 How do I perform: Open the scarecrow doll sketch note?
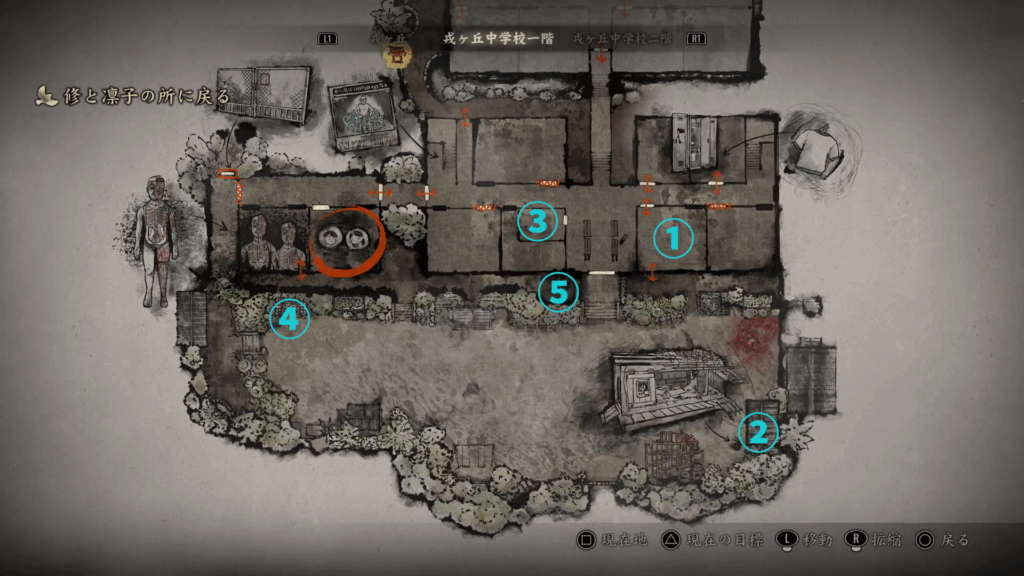point(153,241)
